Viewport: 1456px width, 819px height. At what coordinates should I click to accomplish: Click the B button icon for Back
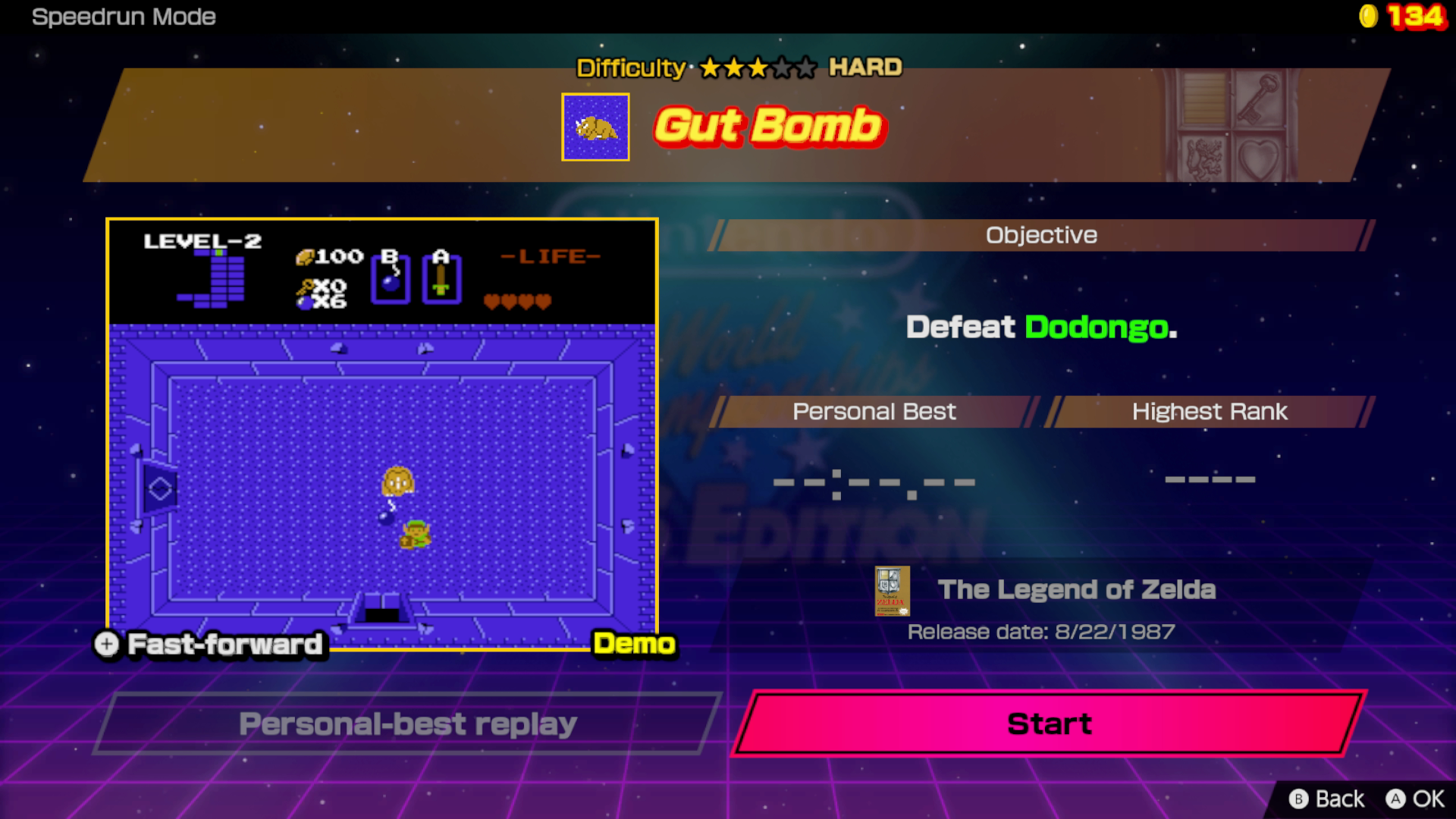(1298, 799)
